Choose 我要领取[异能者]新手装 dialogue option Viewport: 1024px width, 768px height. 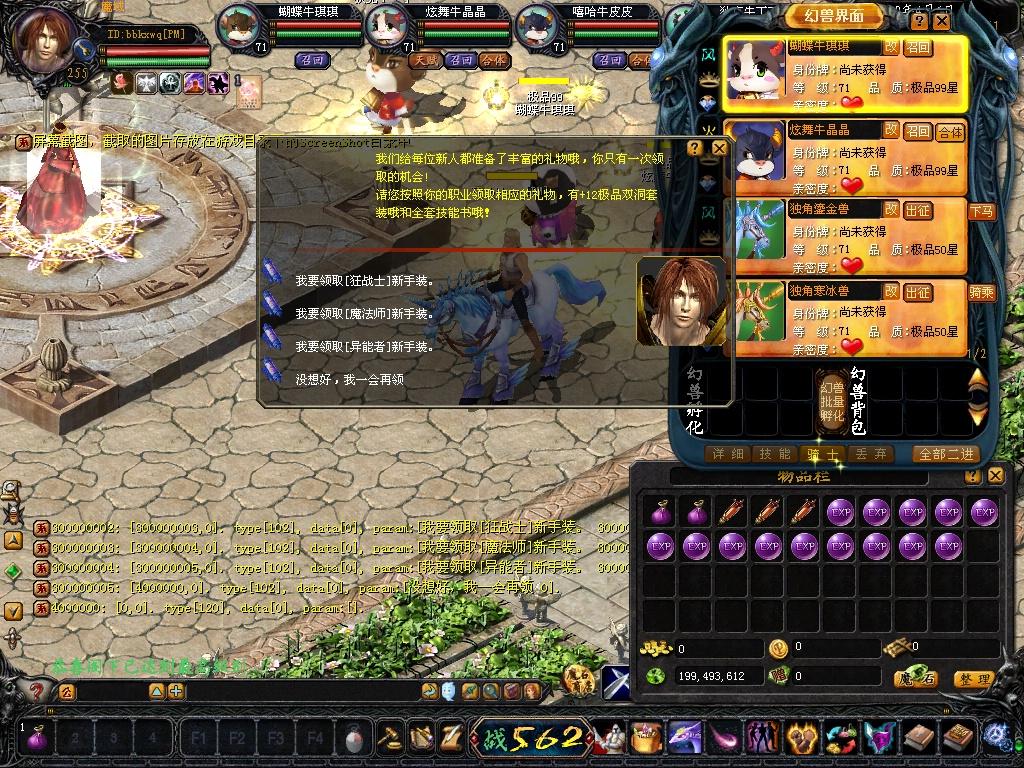tap(364, 347)
